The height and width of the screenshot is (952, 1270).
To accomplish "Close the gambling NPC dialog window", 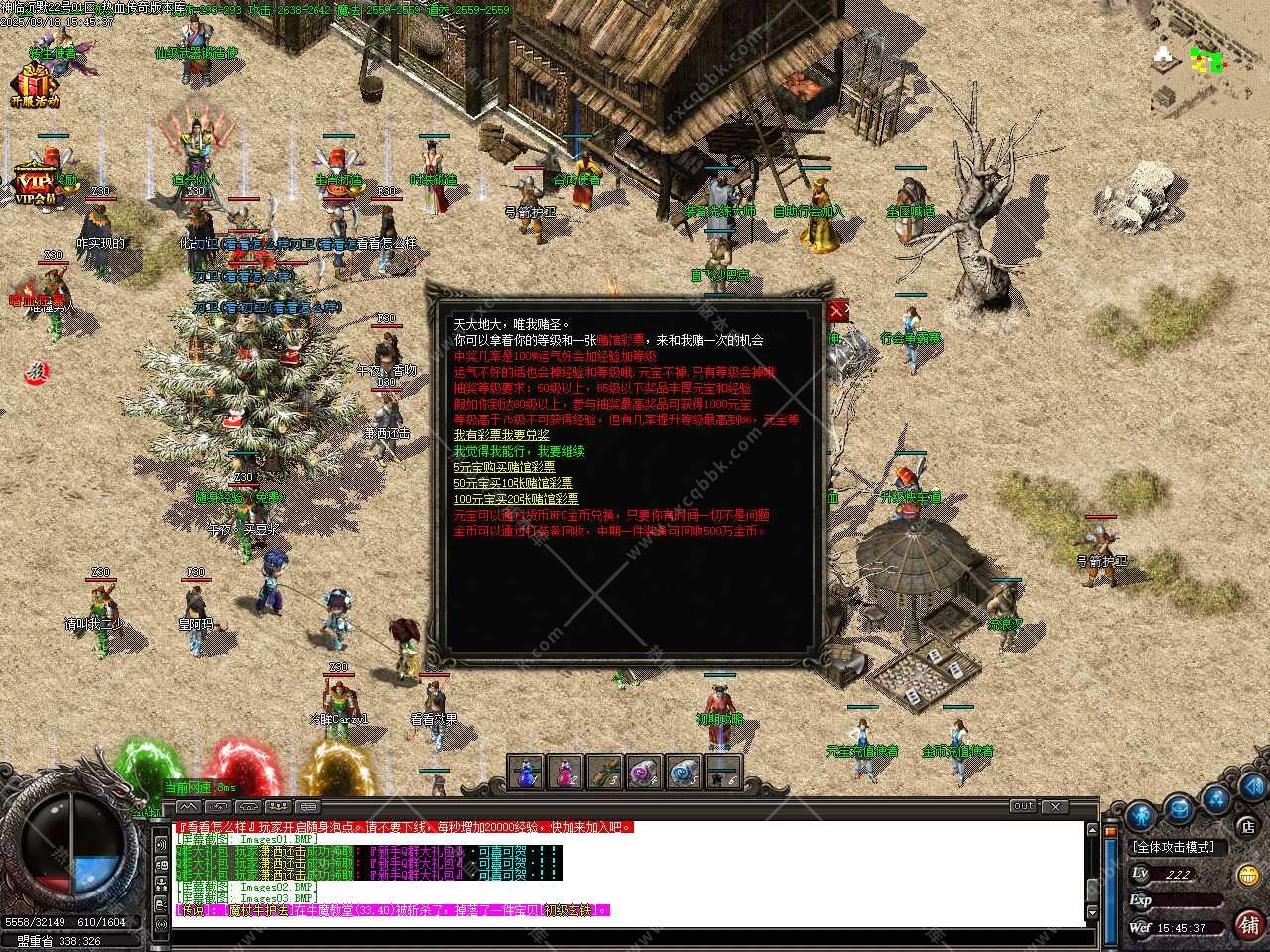I will tap(838, 311).
